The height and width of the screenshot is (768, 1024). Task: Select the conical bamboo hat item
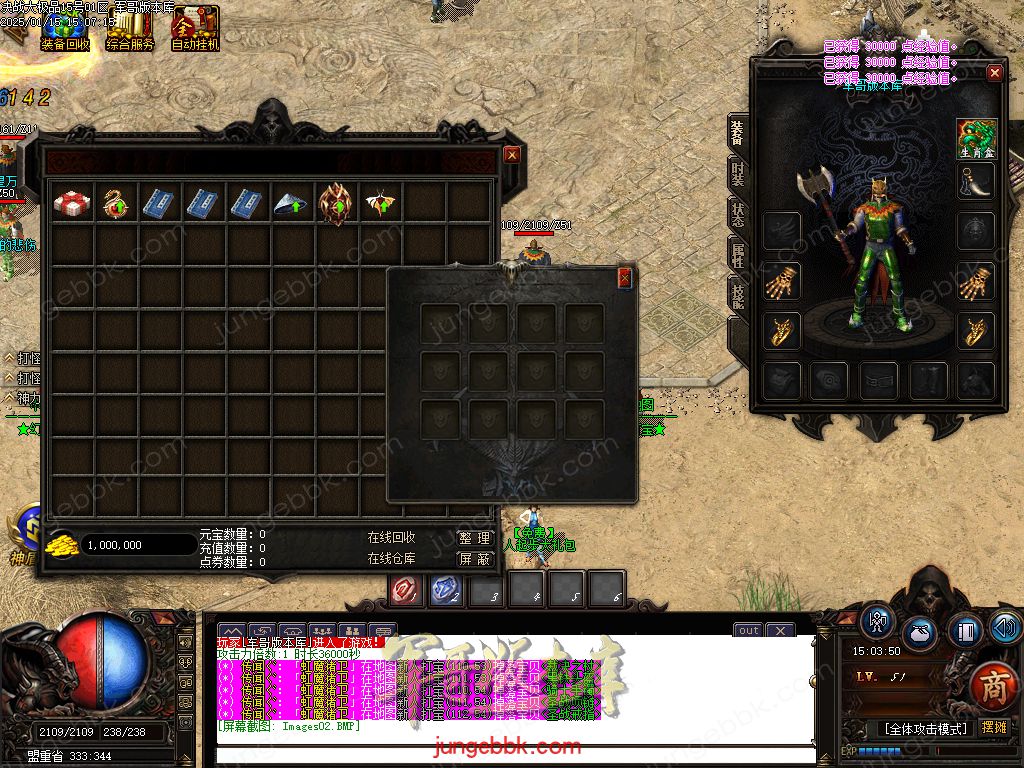coord(290,204)
